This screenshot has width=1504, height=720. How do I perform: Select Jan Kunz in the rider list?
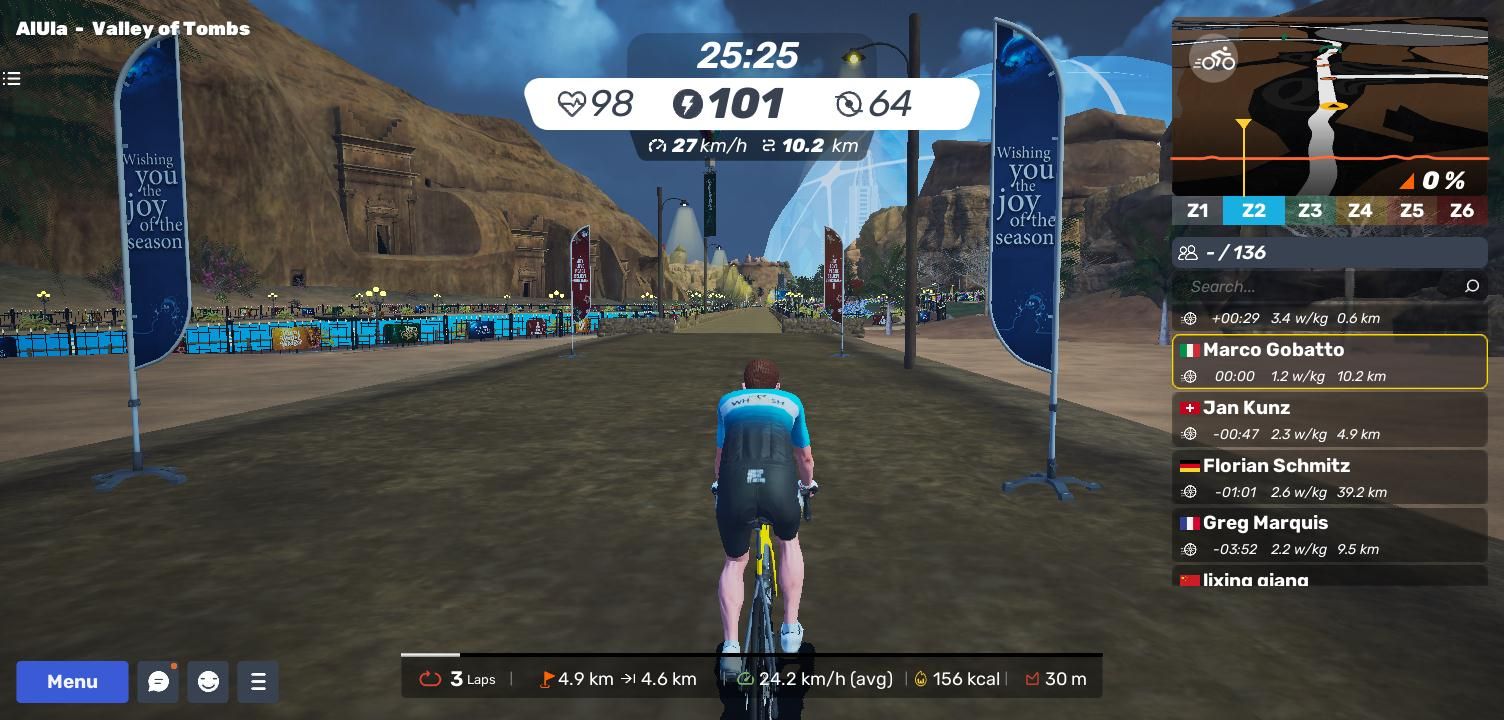[1329, 419]
